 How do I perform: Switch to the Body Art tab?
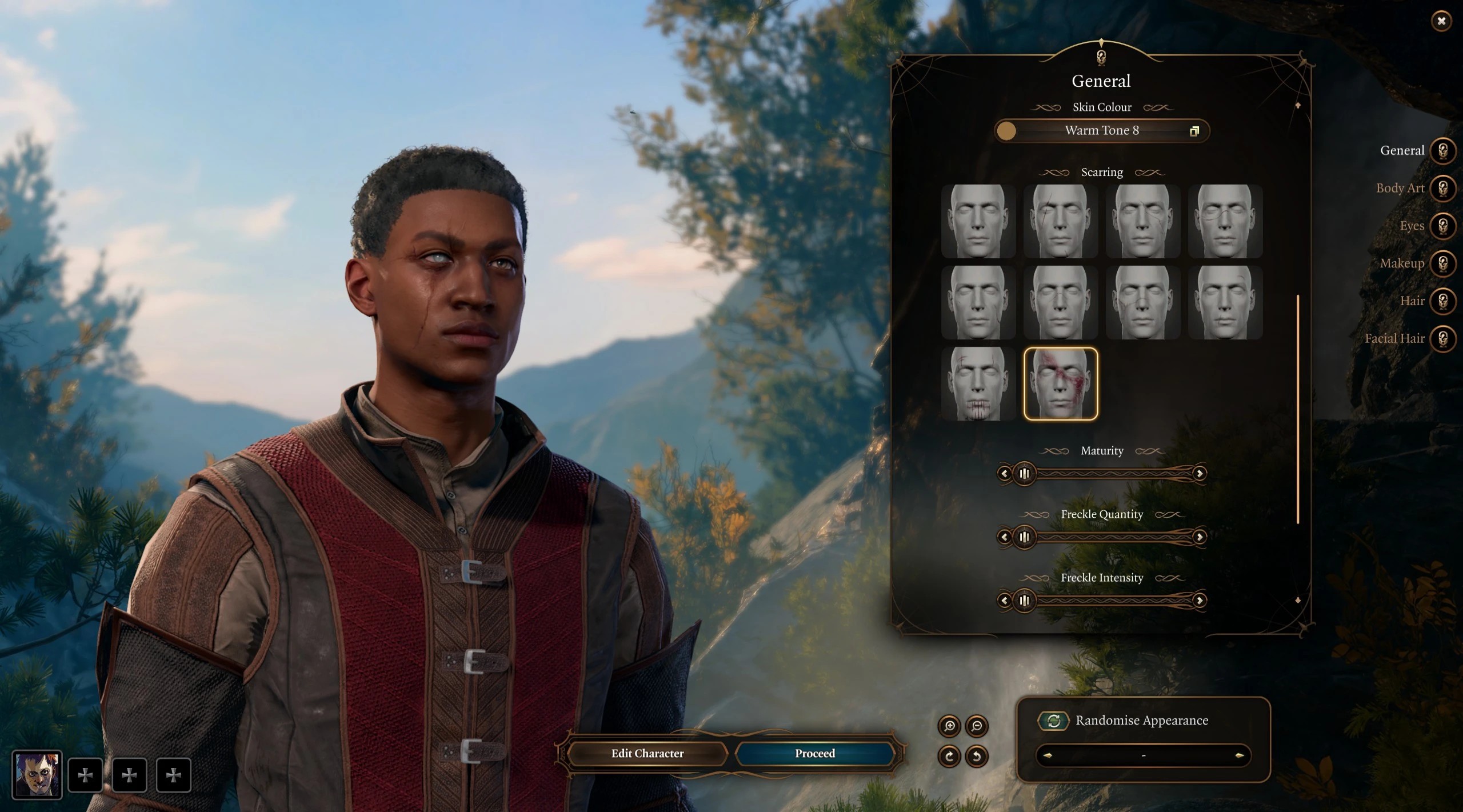click(x=1442, y=188)
